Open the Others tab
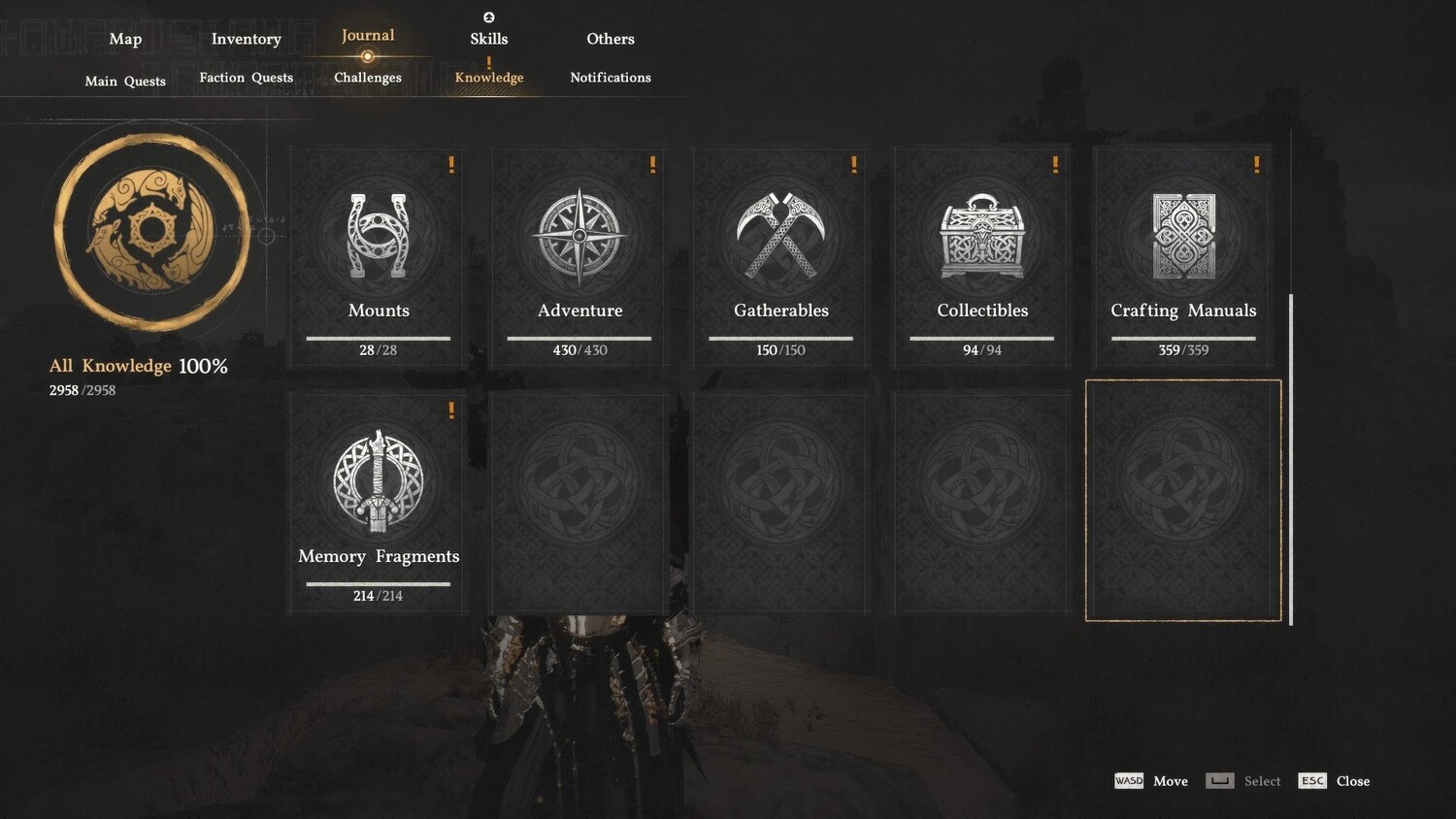This screenshot has height=819, width=1456. pyautogui.click(x=610, y=39)
